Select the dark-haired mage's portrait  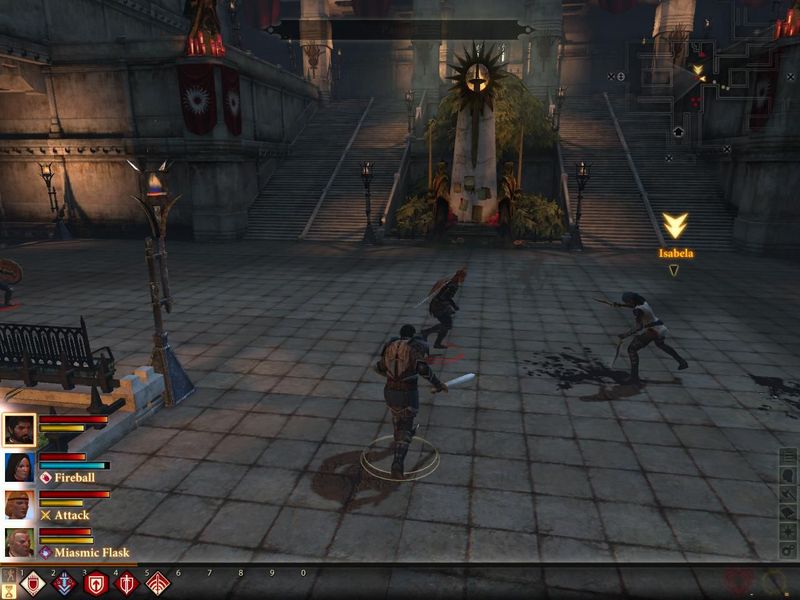pos(19,467)
